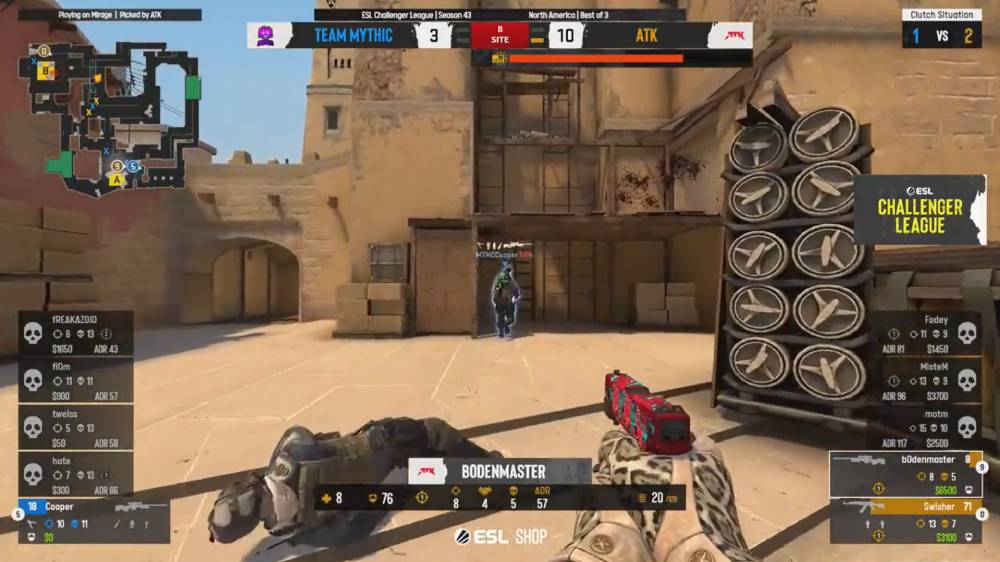Select Fadey's player row
1000x562 pixels.
pos(926,333)
